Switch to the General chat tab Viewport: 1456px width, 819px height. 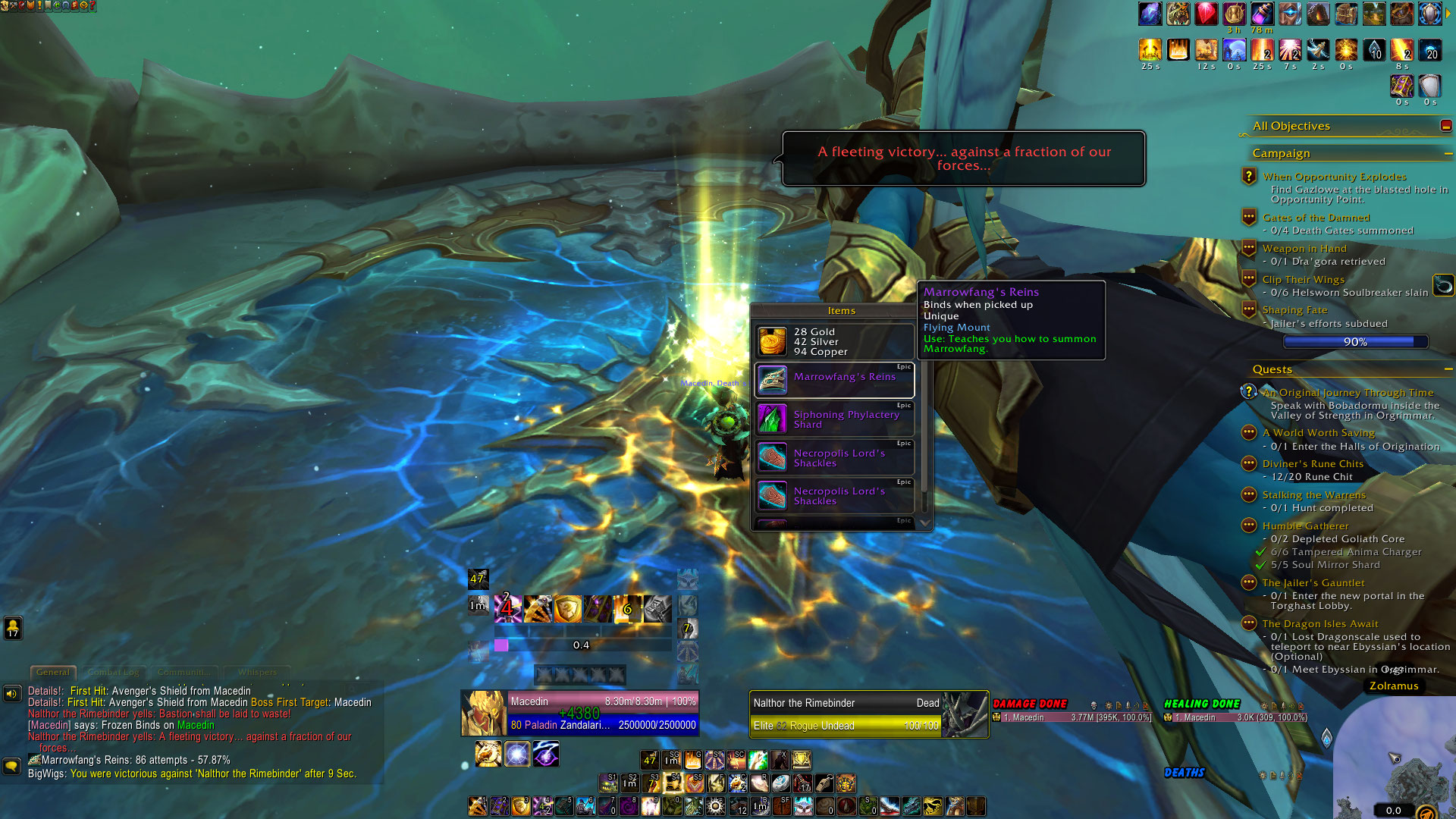pyautogui.click(x=52, y=673)
